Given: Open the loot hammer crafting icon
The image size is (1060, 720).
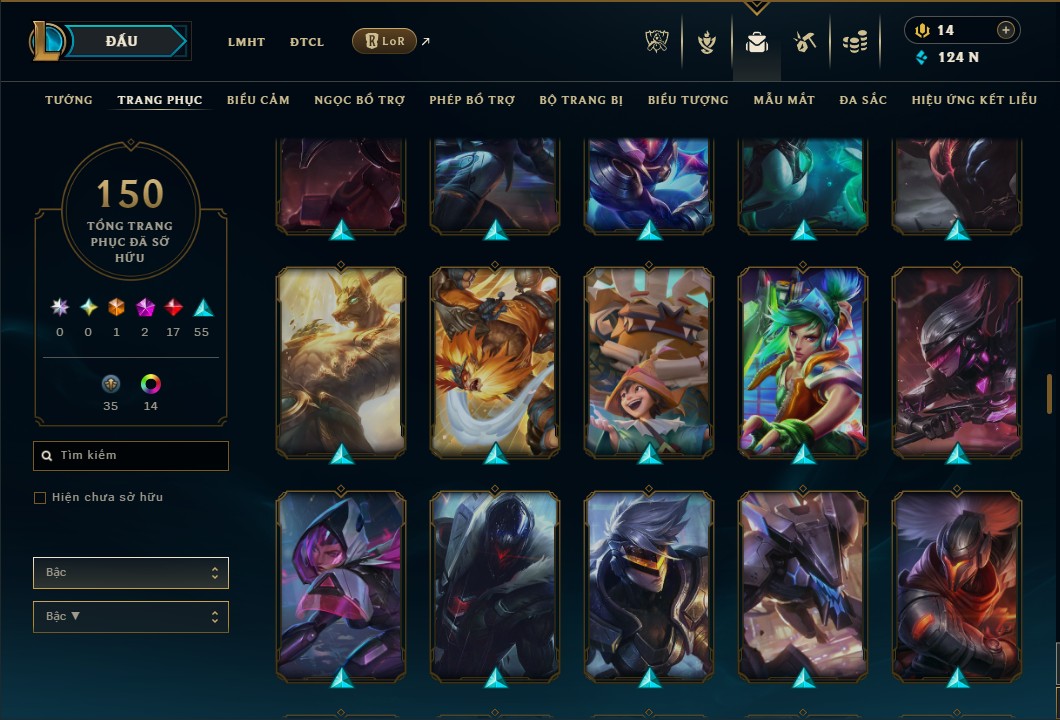Looking at the screenshot, I should pyautogui.click(x=805, y=42).
